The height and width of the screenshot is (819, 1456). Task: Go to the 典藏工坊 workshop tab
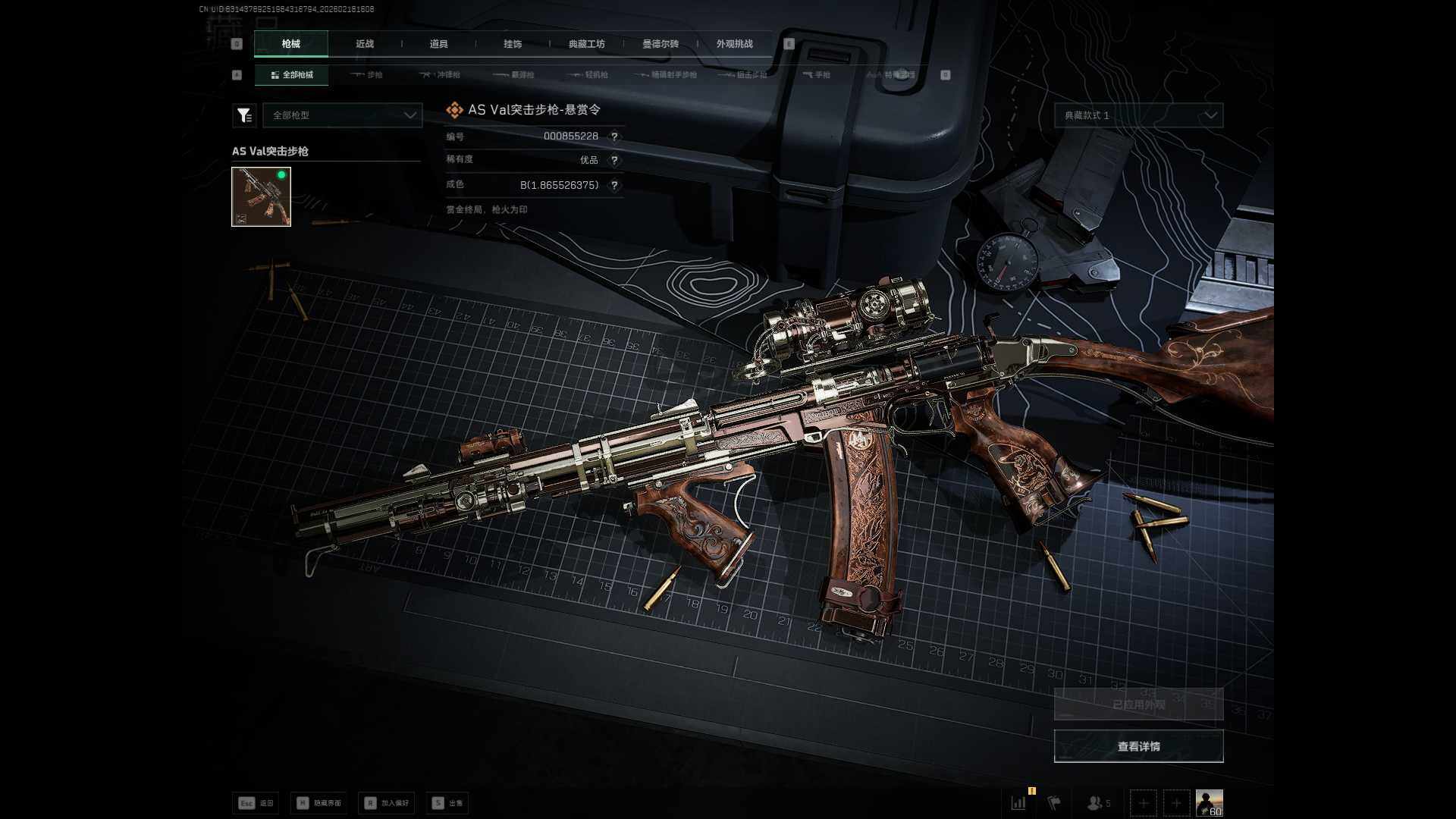click(x=586, y=44)
